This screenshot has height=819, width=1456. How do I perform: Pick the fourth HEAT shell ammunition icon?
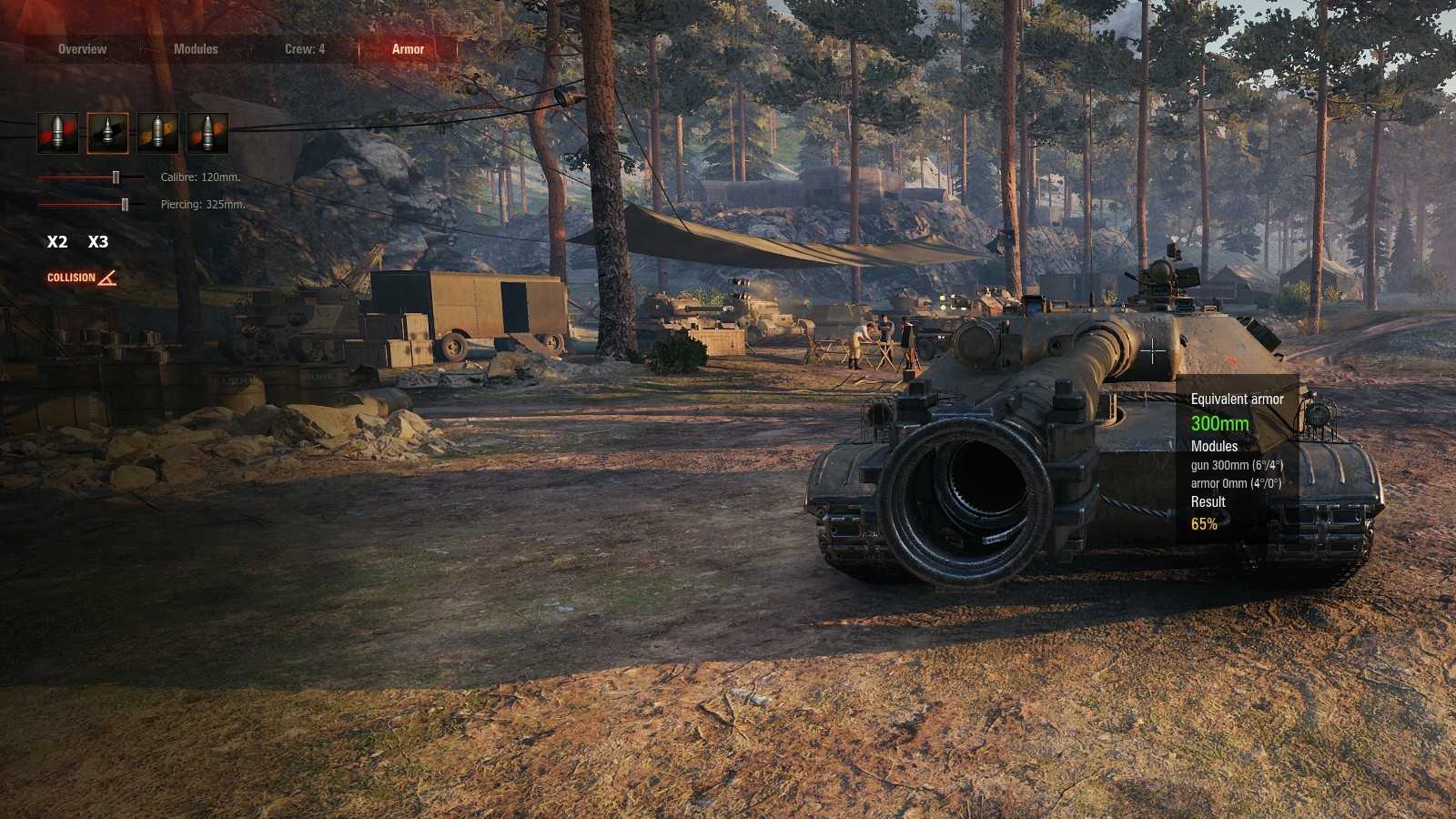207,131
